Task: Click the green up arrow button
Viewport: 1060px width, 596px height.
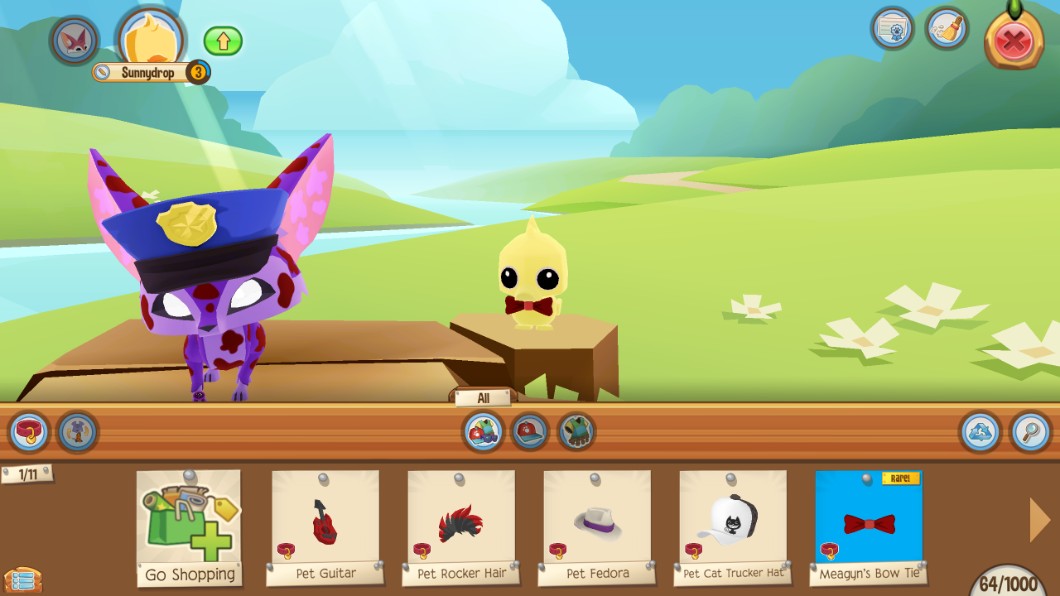Action: pos(223,41)
